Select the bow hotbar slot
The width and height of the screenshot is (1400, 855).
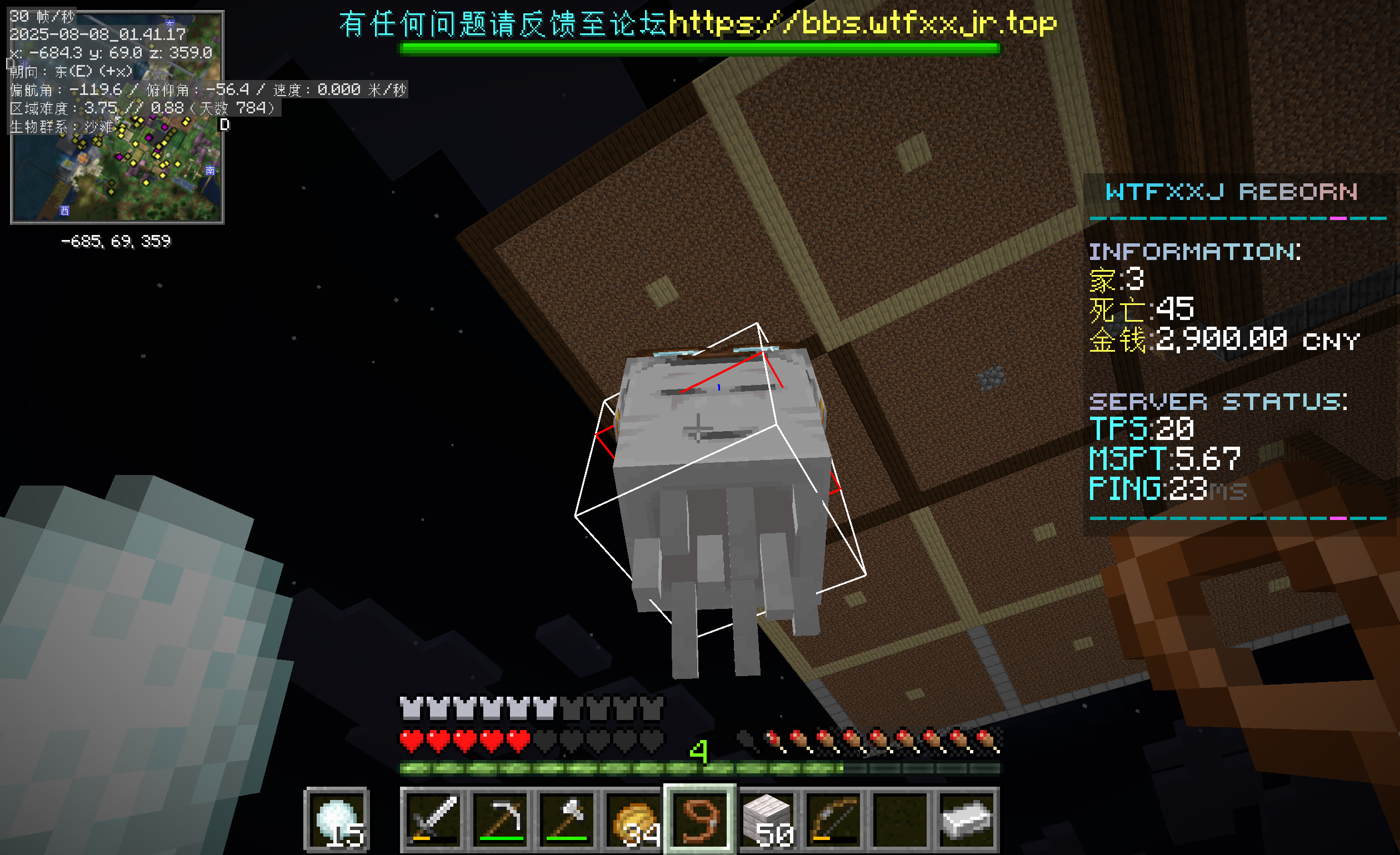(833, 820)
